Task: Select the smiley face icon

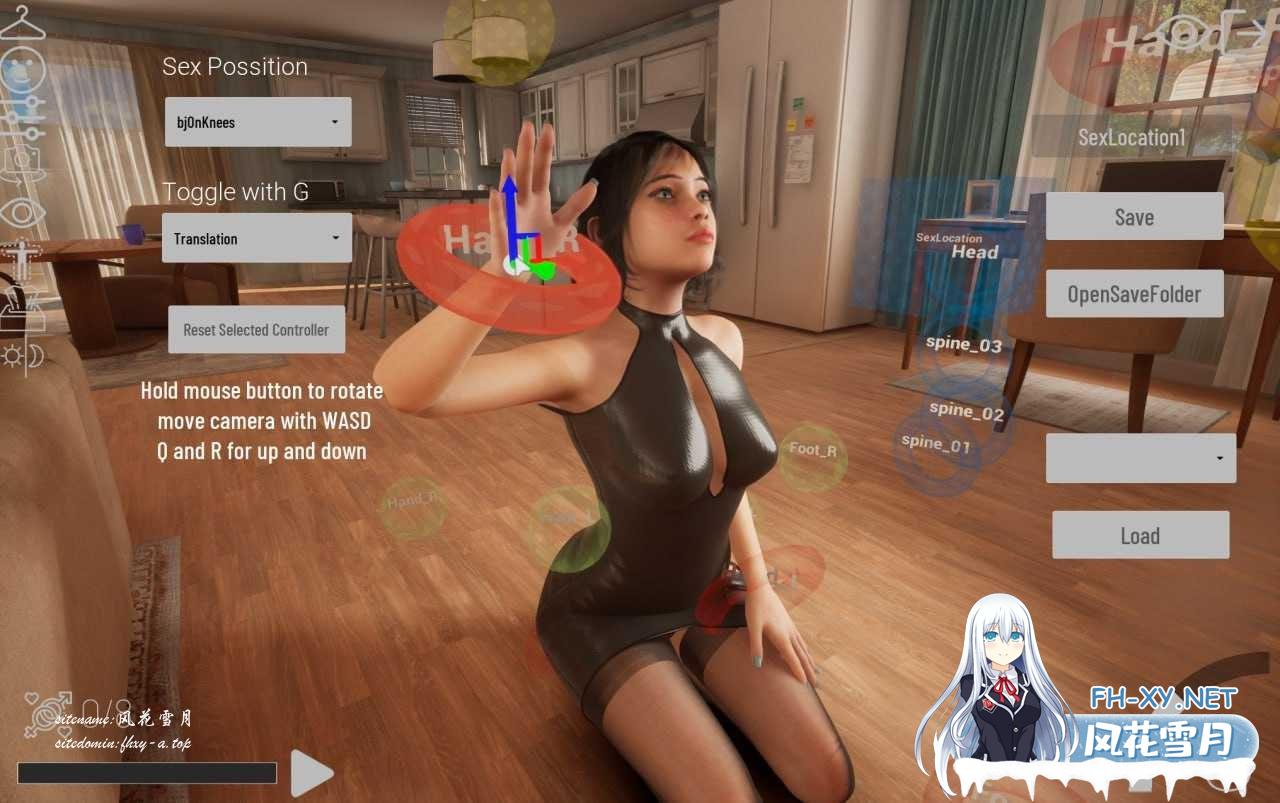Action: point(20,70)
